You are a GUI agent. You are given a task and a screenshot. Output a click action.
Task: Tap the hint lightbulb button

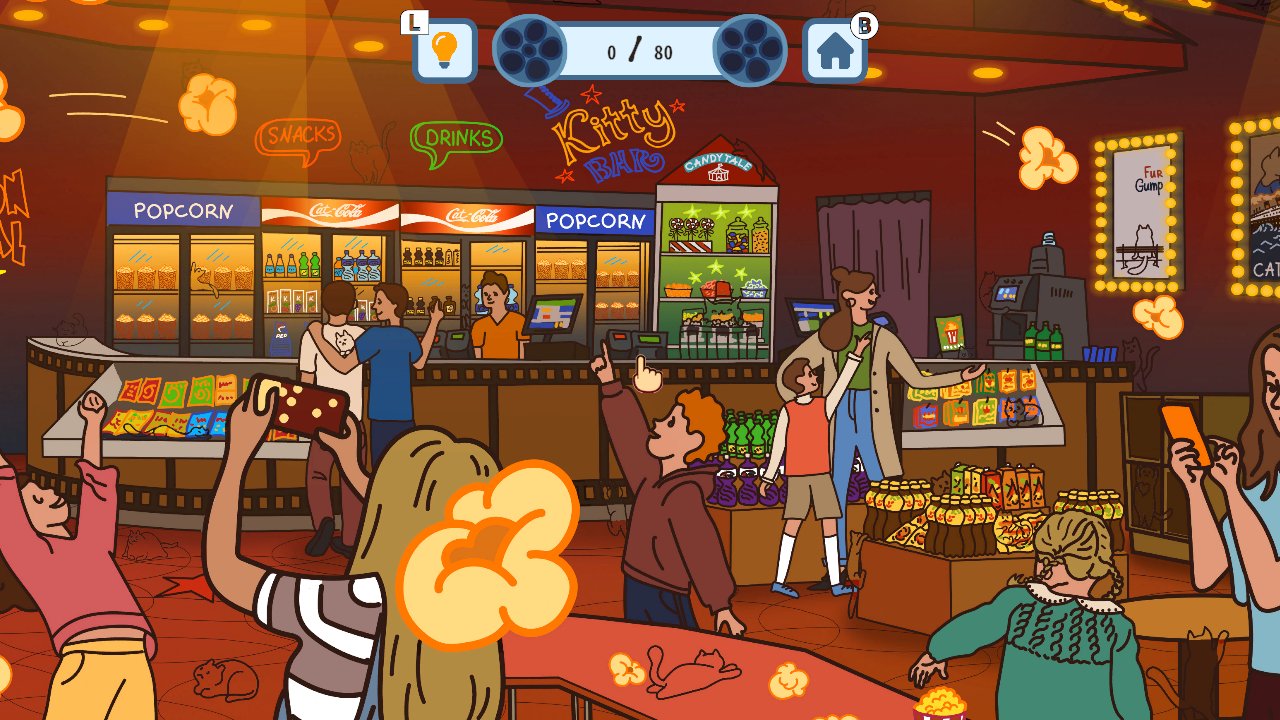tap(445, 48)
